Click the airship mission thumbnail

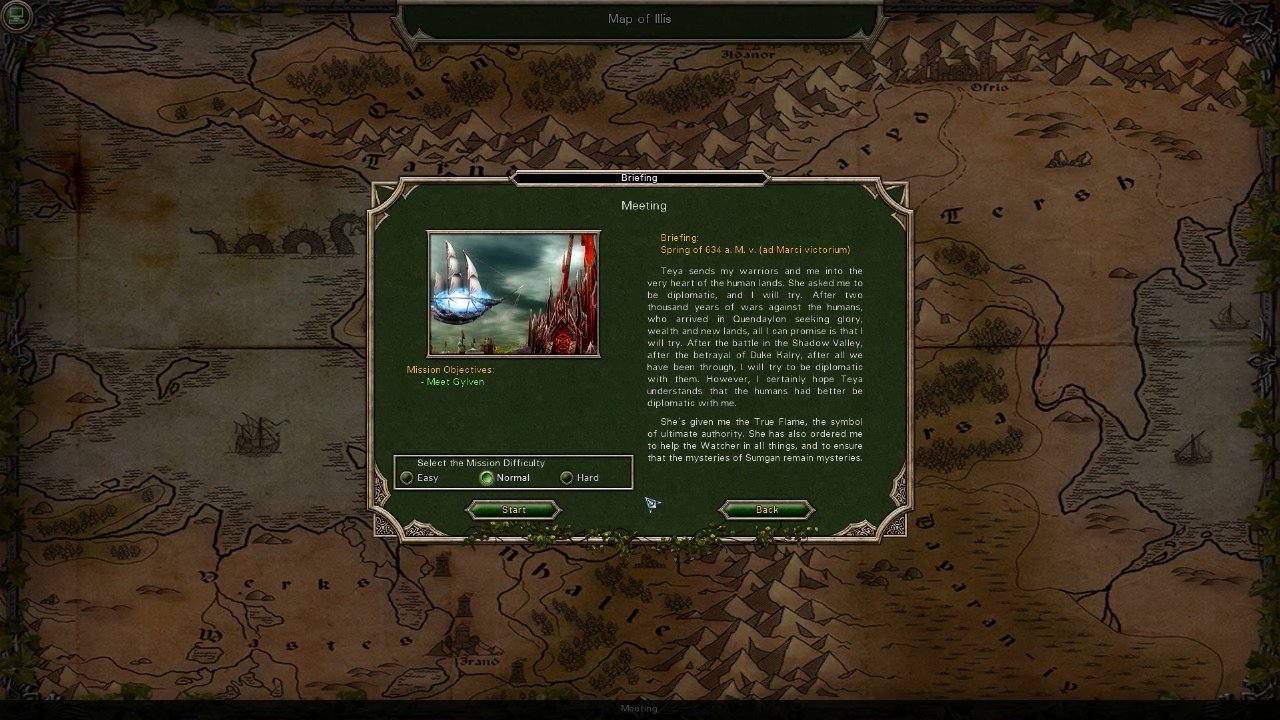pos(513,294)
